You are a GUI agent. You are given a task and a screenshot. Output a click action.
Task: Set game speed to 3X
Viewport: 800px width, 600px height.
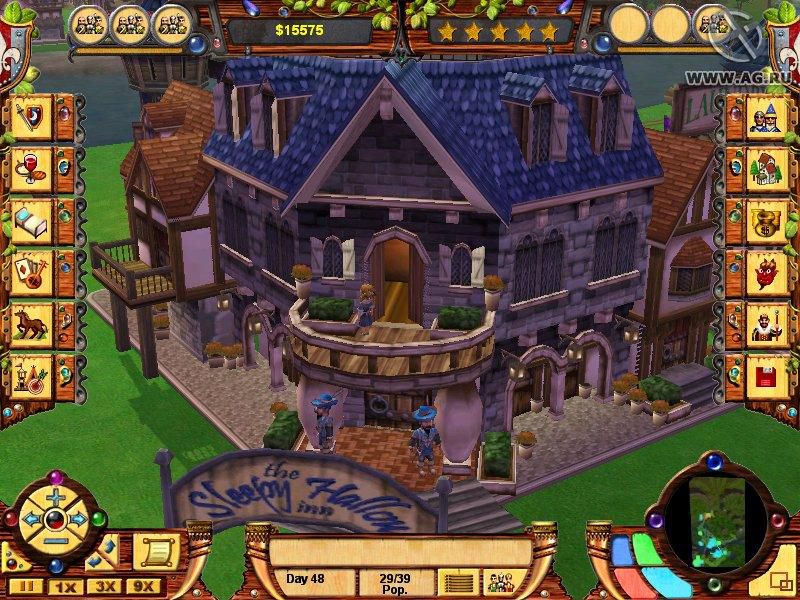(103, 586)
